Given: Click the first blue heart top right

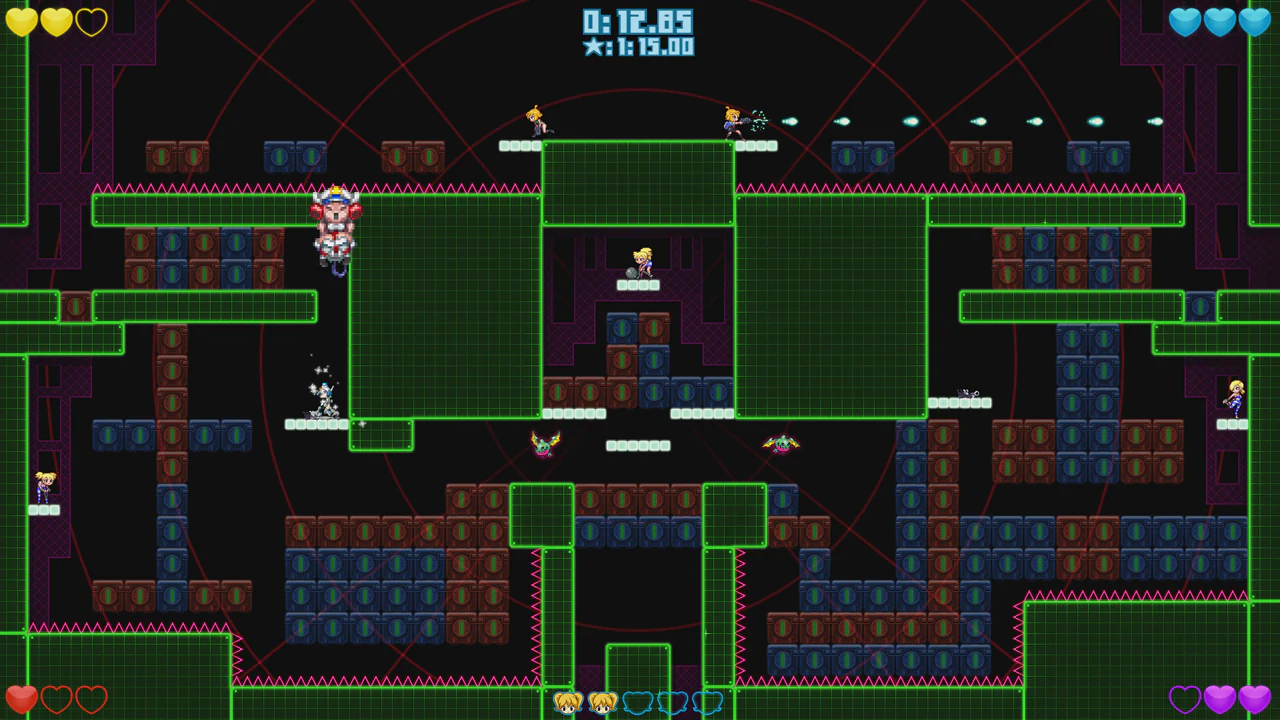Looking at the screenshot, I should 1184,22.
